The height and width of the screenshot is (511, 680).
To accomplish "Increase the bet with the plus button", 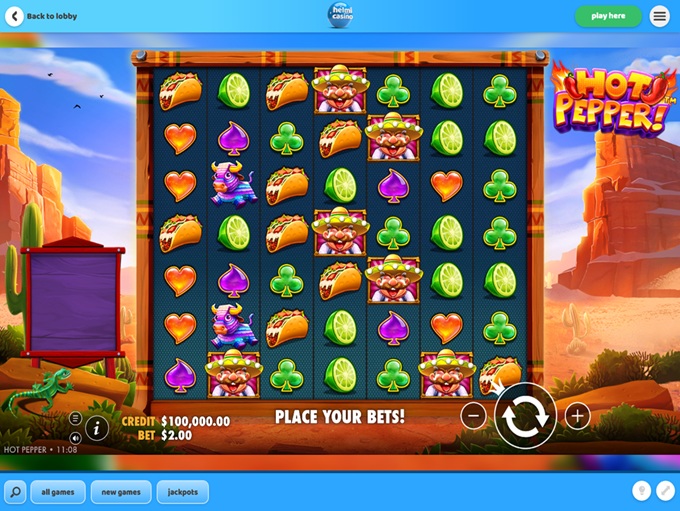I will [577, 416].
